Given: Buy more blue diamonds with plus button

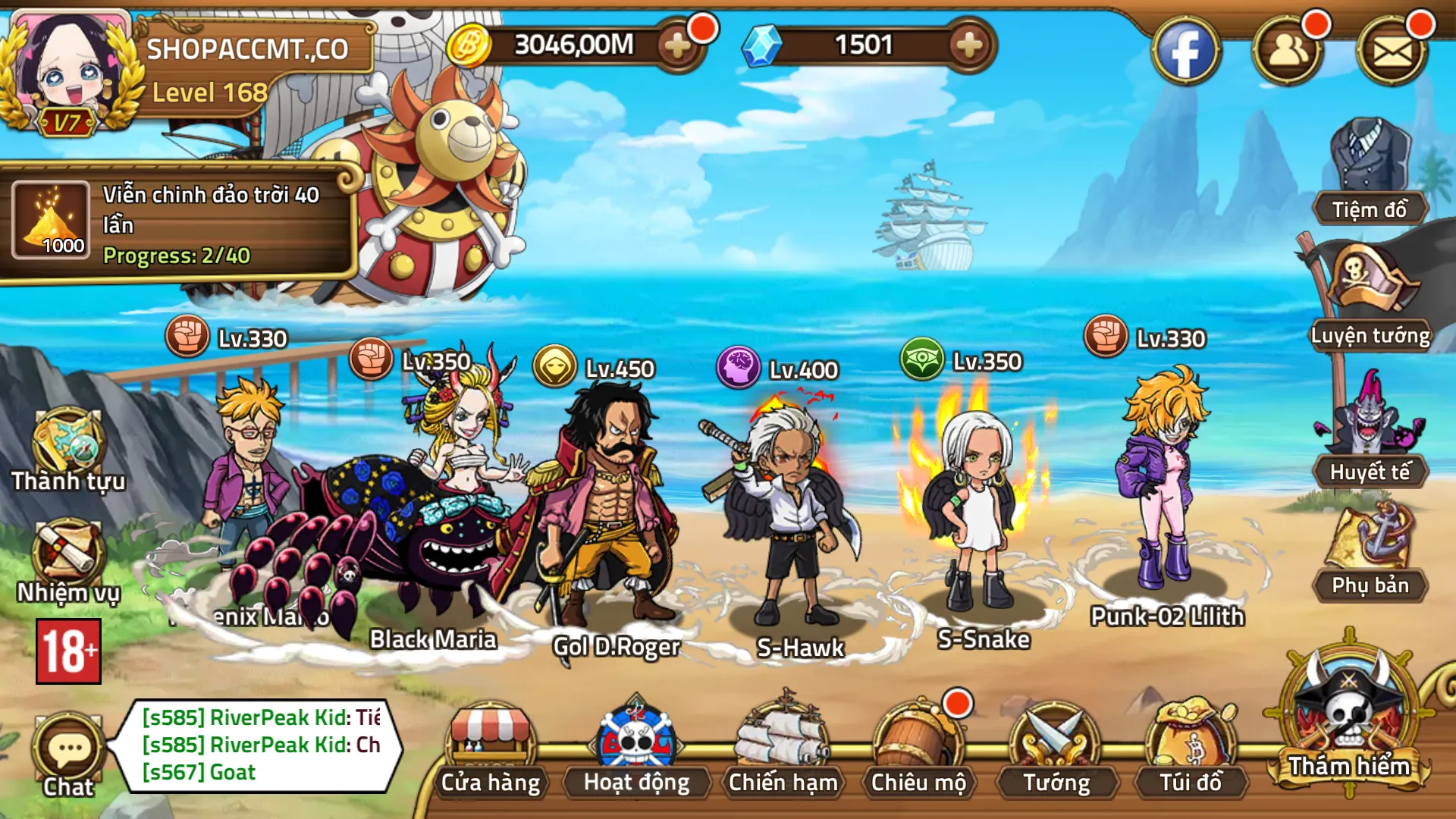Looking at the screenshot, I should point(968,46).
